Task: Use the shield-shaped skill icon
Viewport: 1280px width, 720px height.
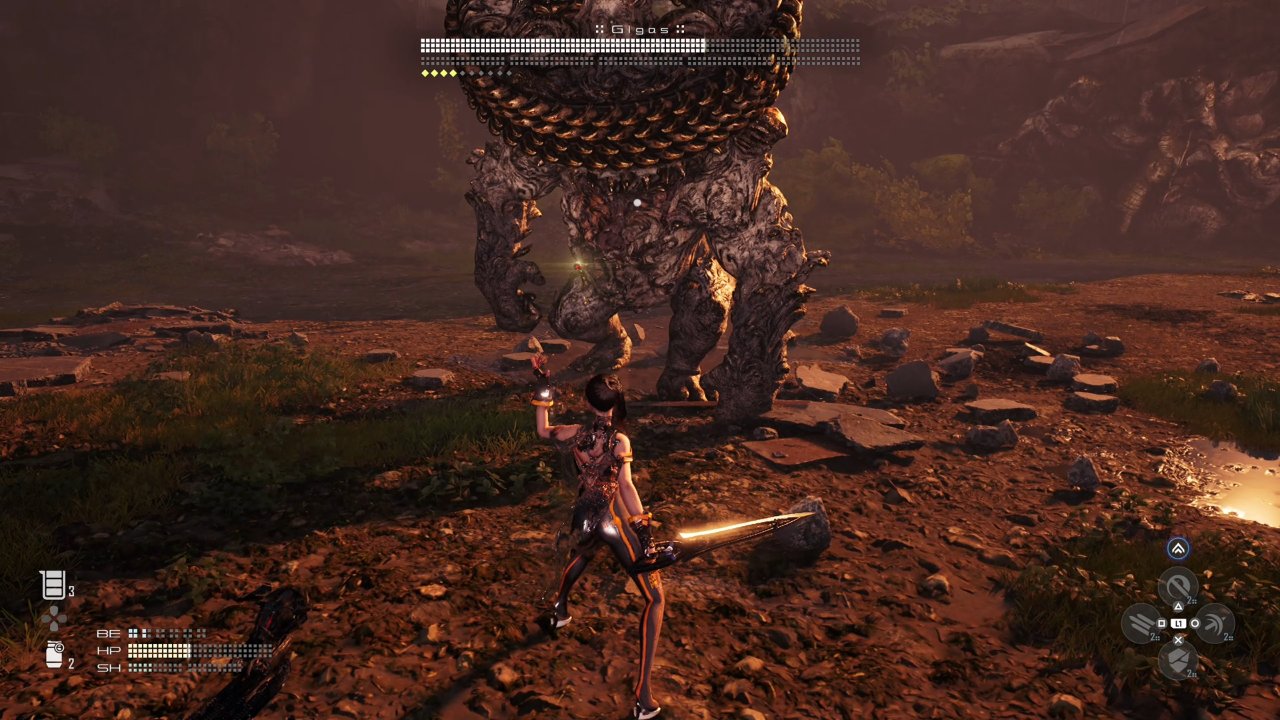Action: point(1177,660)
